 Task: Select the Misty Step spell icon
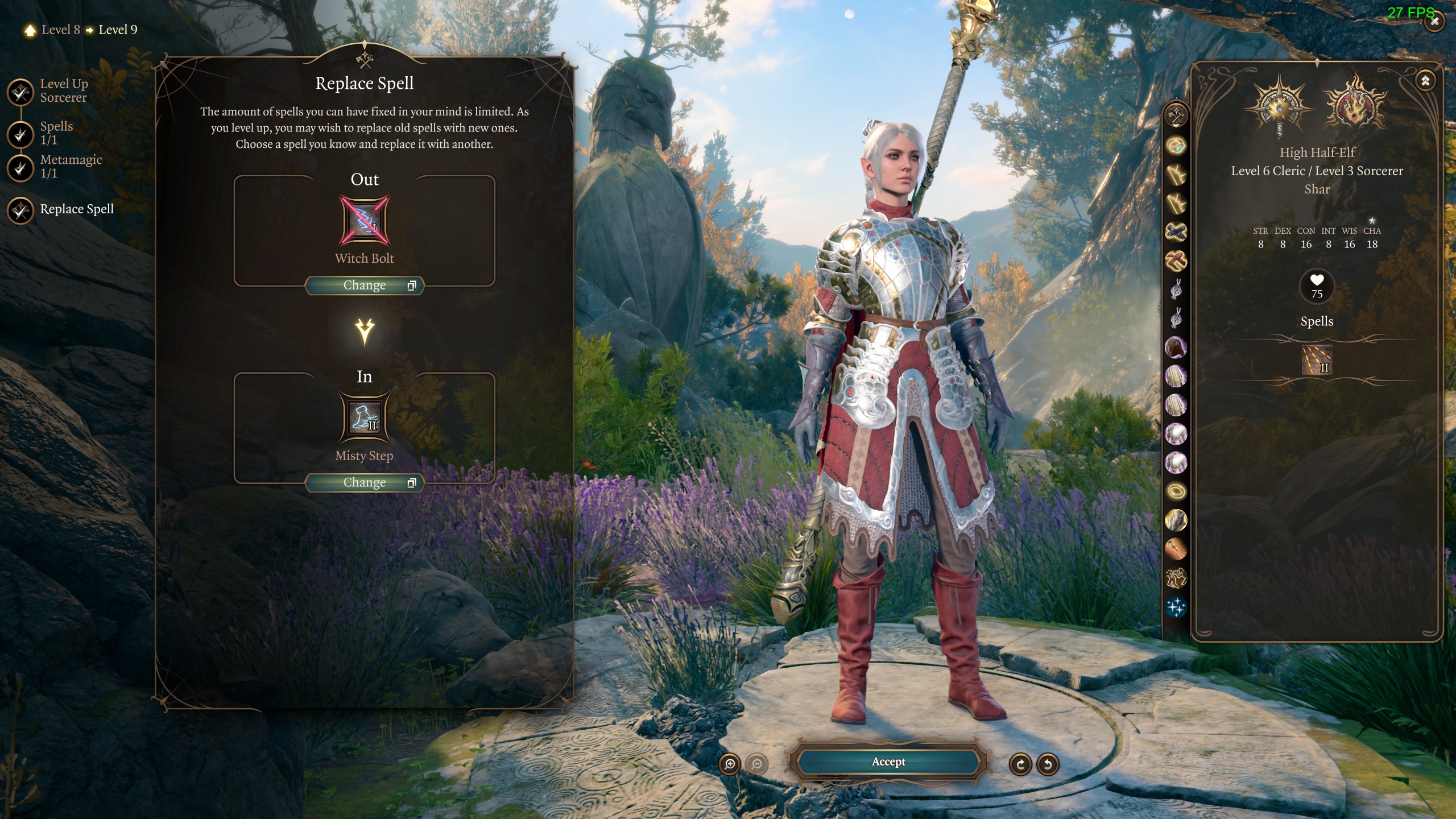[365, 417]
